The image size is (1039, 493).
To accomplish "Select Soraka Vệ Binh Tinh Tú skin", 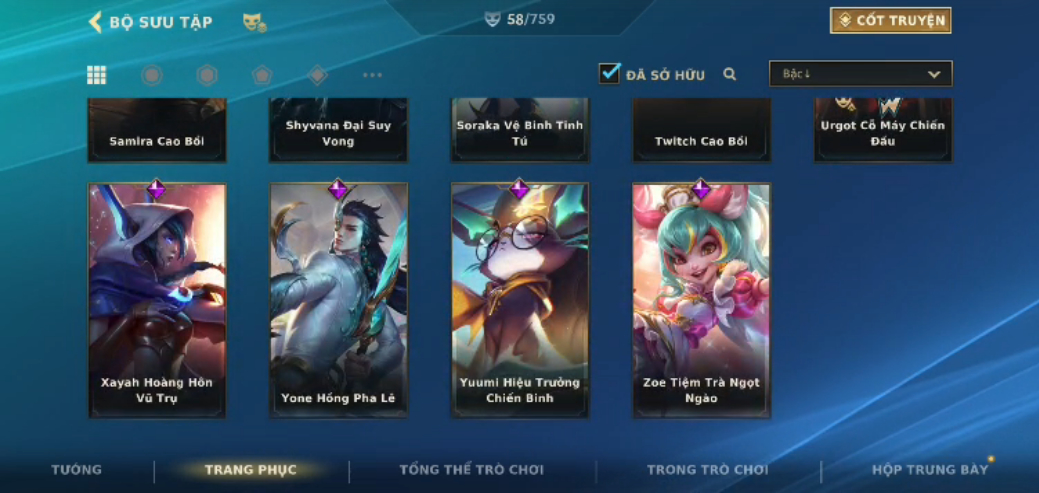I will pos(520,131).
